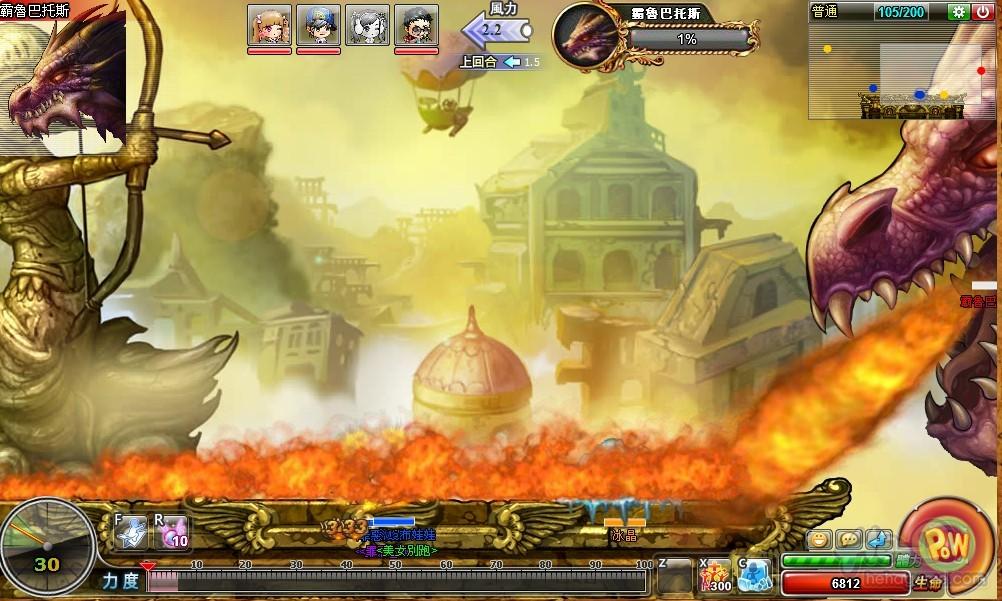Open the smiley emoticon menu
Screen dimensions: 1002x601
click(820, 539)
